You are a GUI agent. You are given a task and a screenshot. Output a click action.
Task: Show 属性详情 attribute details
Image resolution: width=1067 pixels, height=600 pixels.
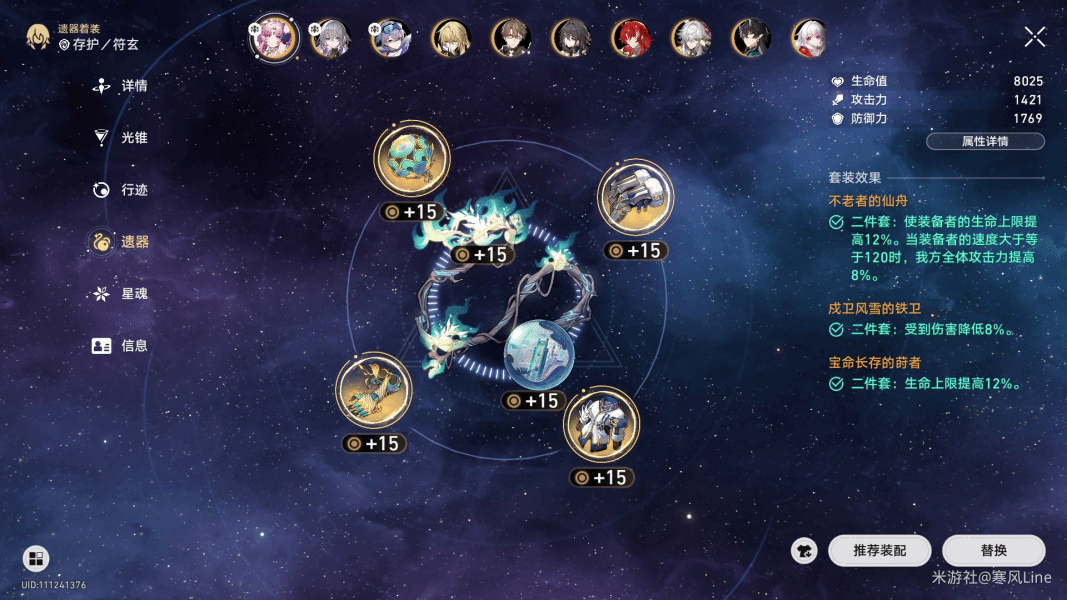(x=985, y=142)
